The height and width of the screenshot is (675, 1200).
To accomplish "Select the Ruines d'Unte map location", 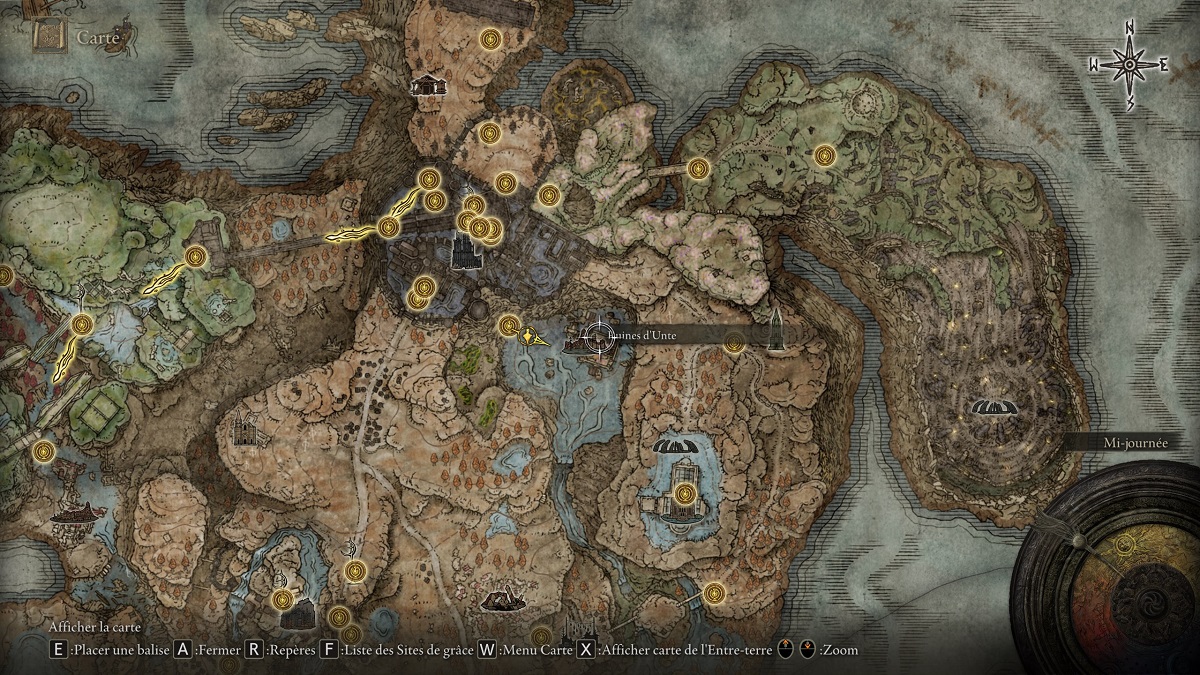I will coord(598,338).
